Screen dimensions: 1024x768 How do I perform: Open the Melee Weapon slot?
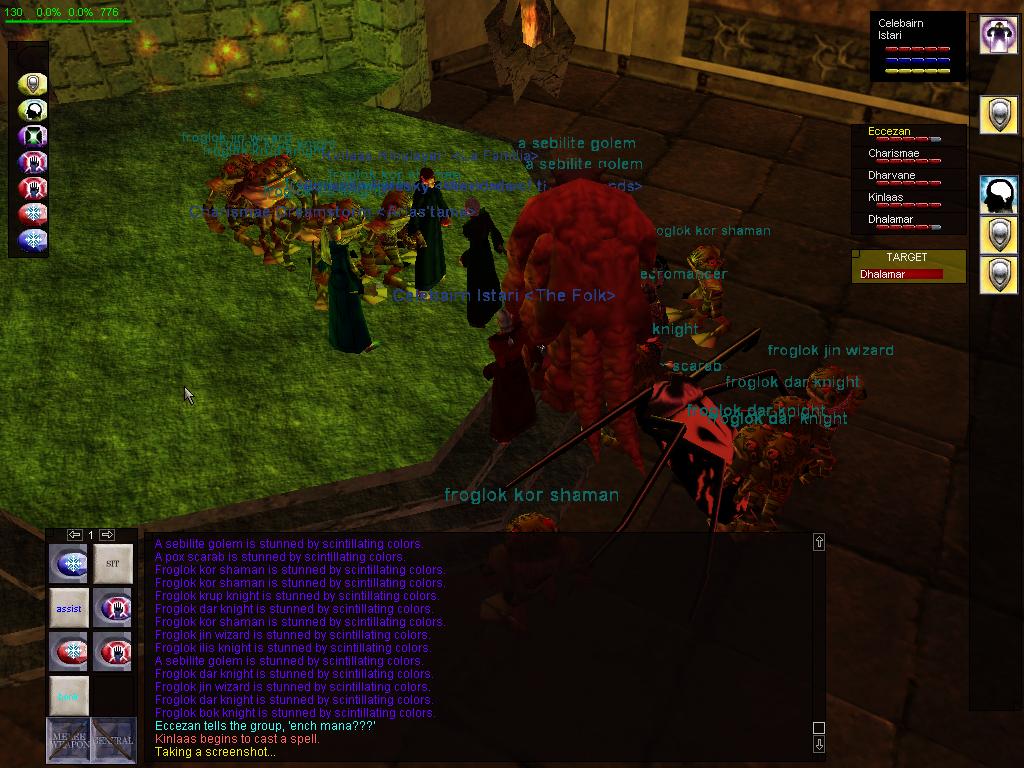point(68,740)
